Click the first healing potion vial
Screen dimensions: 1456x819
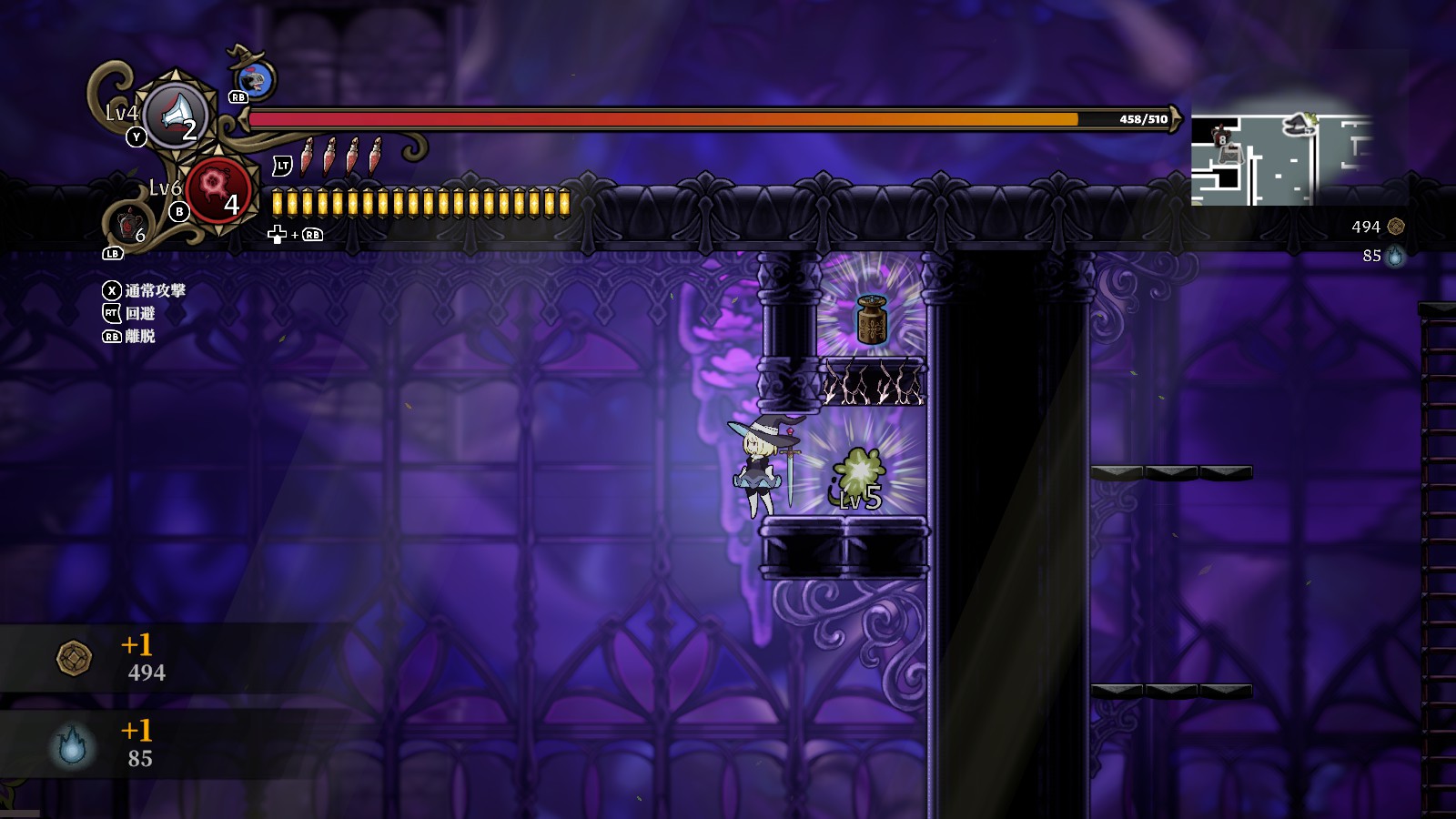pos(308,157)
